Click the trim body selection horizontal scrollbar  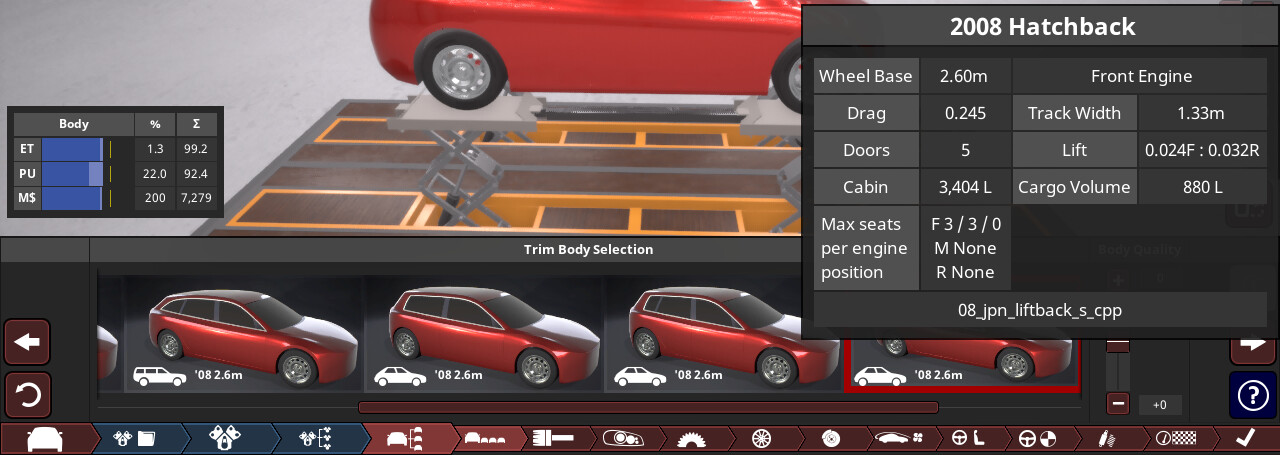pos(647,407)
